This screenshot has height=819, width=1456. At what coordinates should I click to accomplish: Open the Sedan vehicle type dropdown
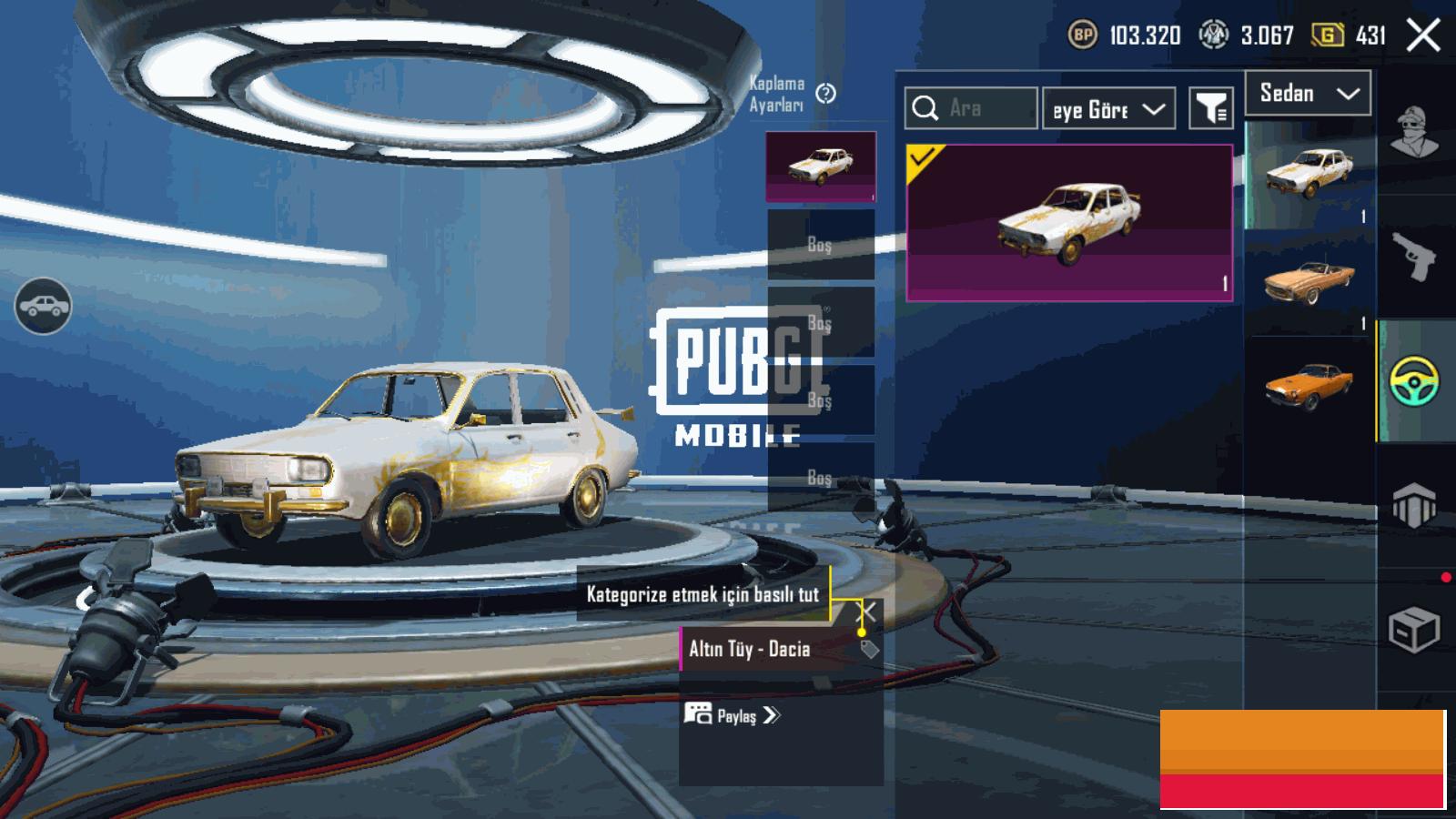pos(1308,94)
